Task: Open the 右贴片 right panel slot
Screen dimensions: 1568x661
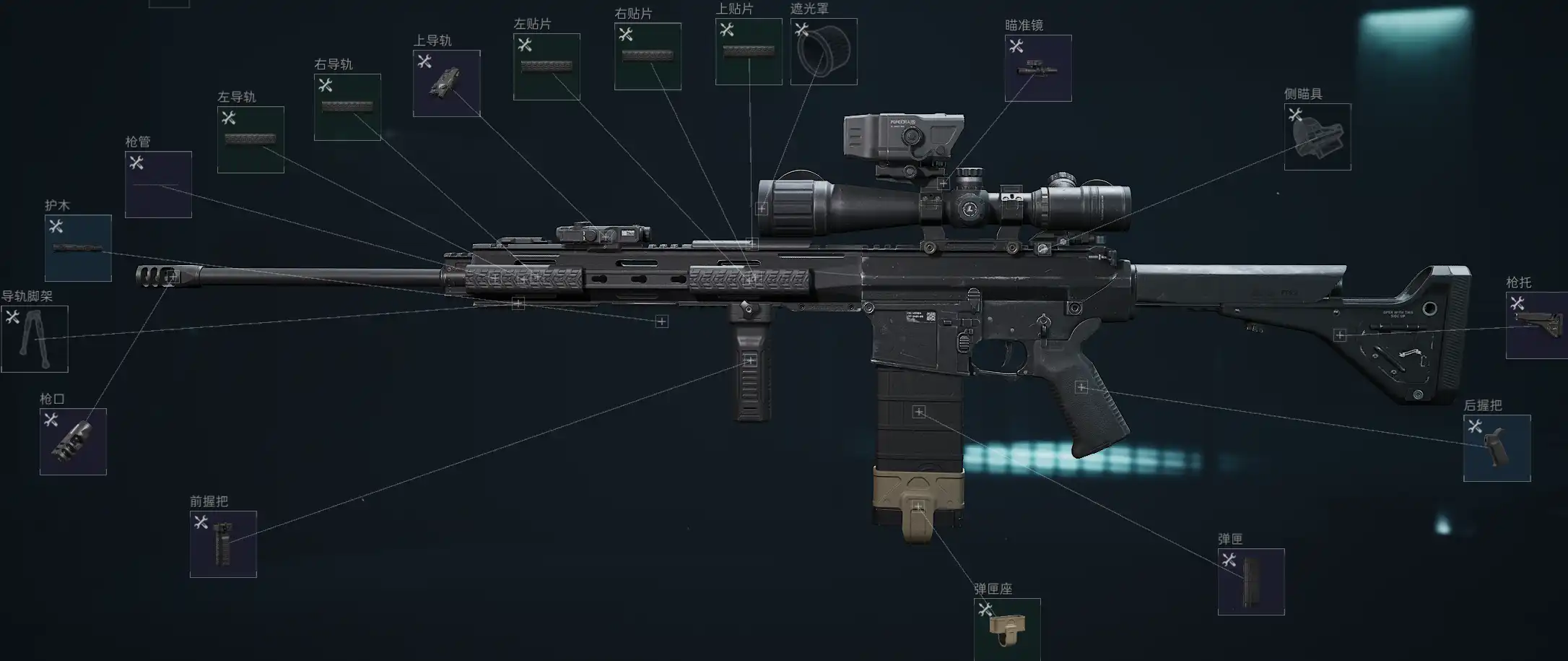Action: 648,56
